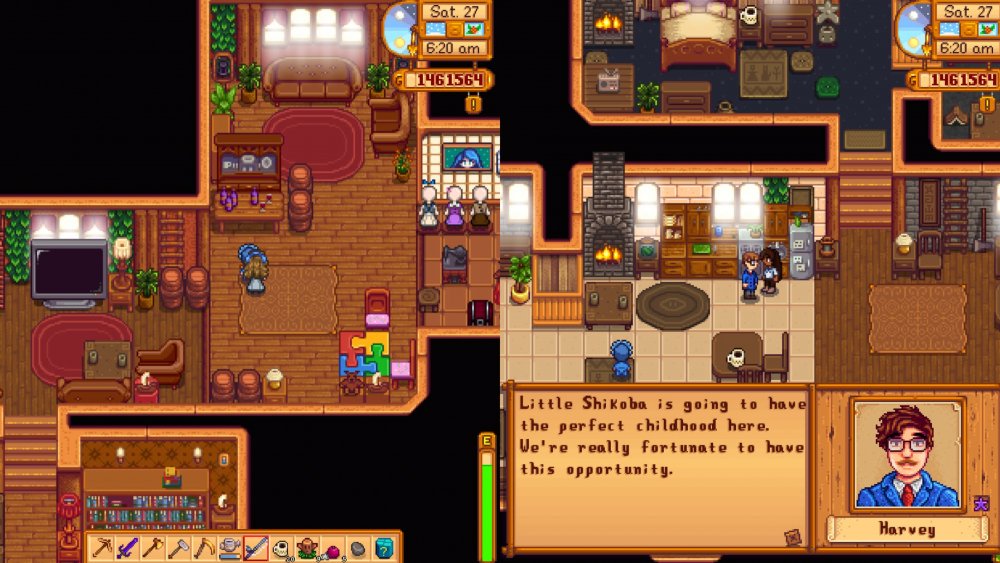Click the red-highlighted sword slot
The height and width of the screenshot is (563, 1000).
click(x=256, y=548)
